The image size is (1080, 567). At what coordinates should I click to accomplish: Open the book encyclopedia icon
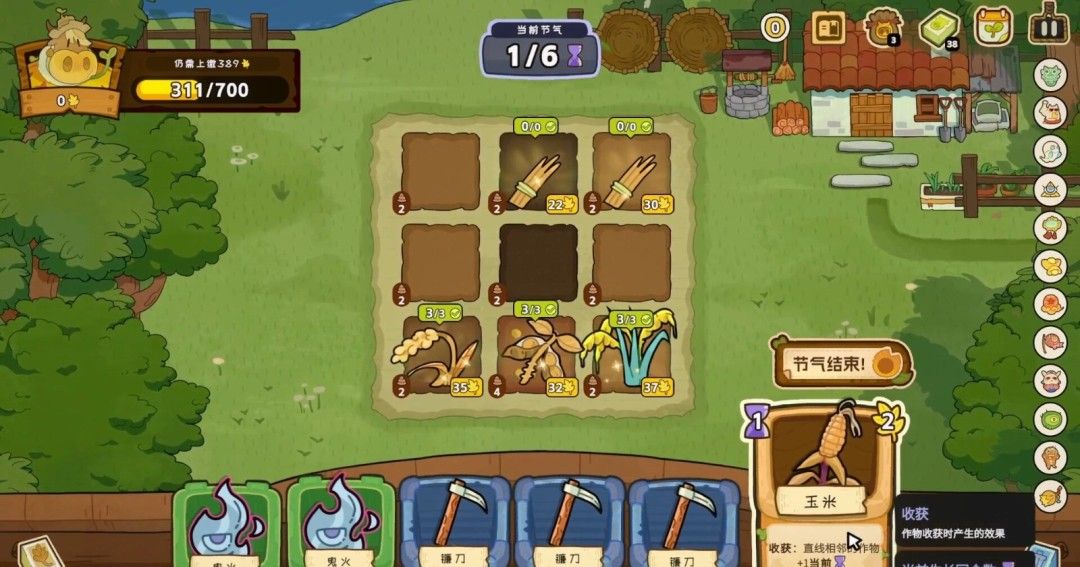(x=828, y=27)
